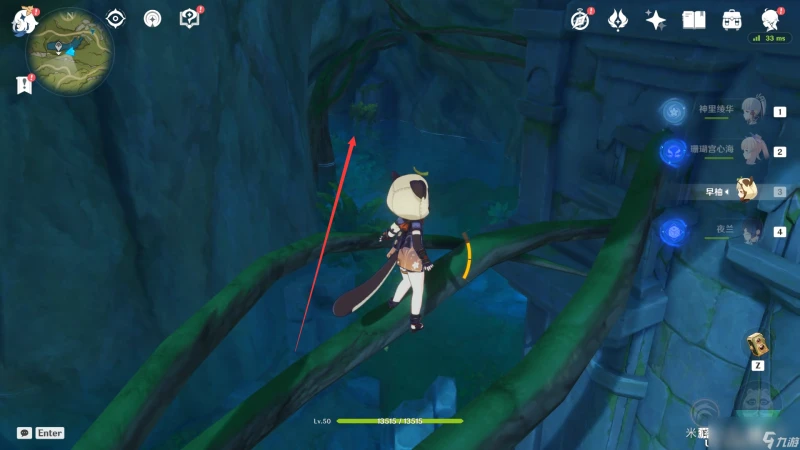Use the golden gadget item icon
The height and width of the screenshot is (450, 800).
point(757,345)
